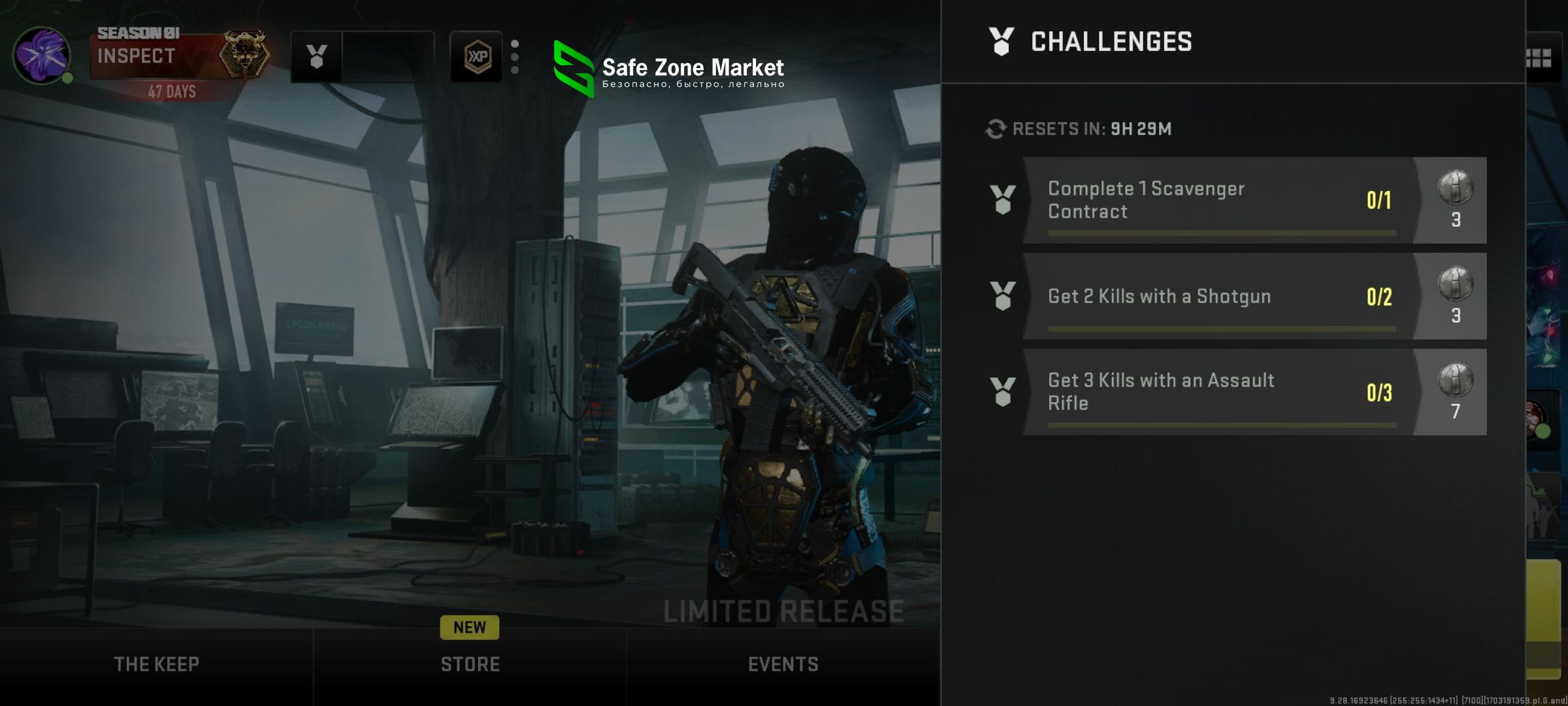The height and width of the screenshot is (706, 1568).
Task: Open The Keep tab
Action: 156,664
